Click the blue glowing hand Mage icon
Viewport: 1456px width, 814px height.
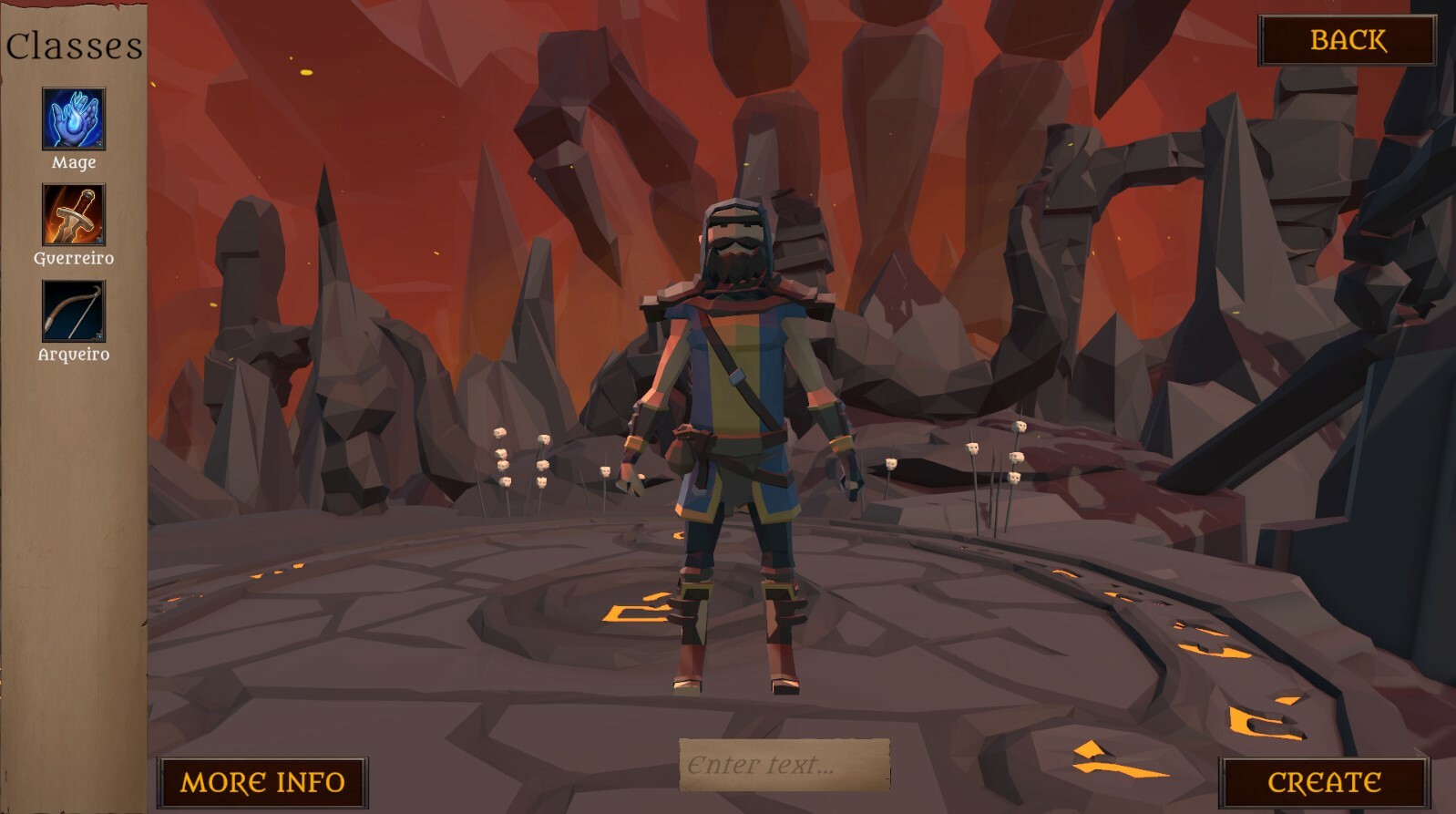coord(72,118)
